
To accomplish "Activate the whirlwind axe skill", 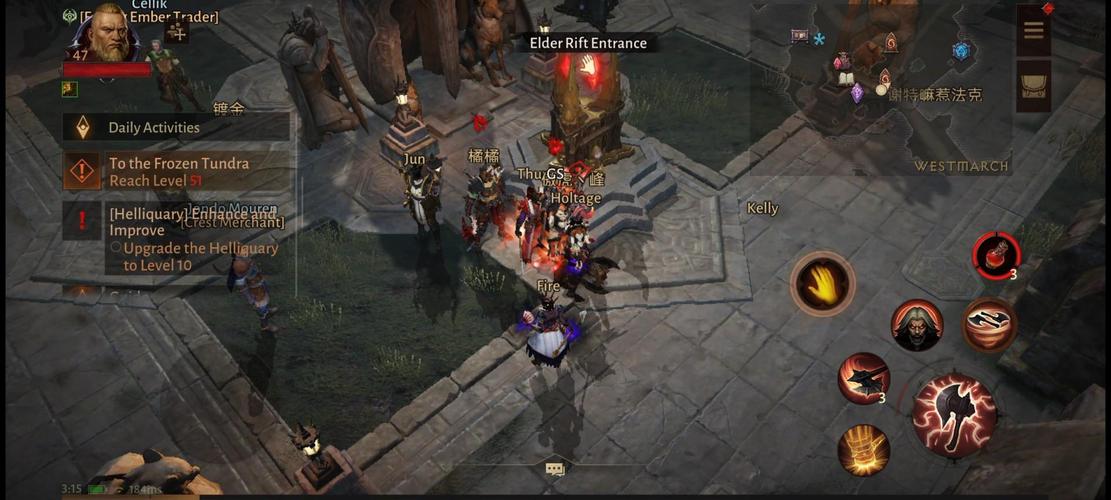I will (x=989, y=325).
